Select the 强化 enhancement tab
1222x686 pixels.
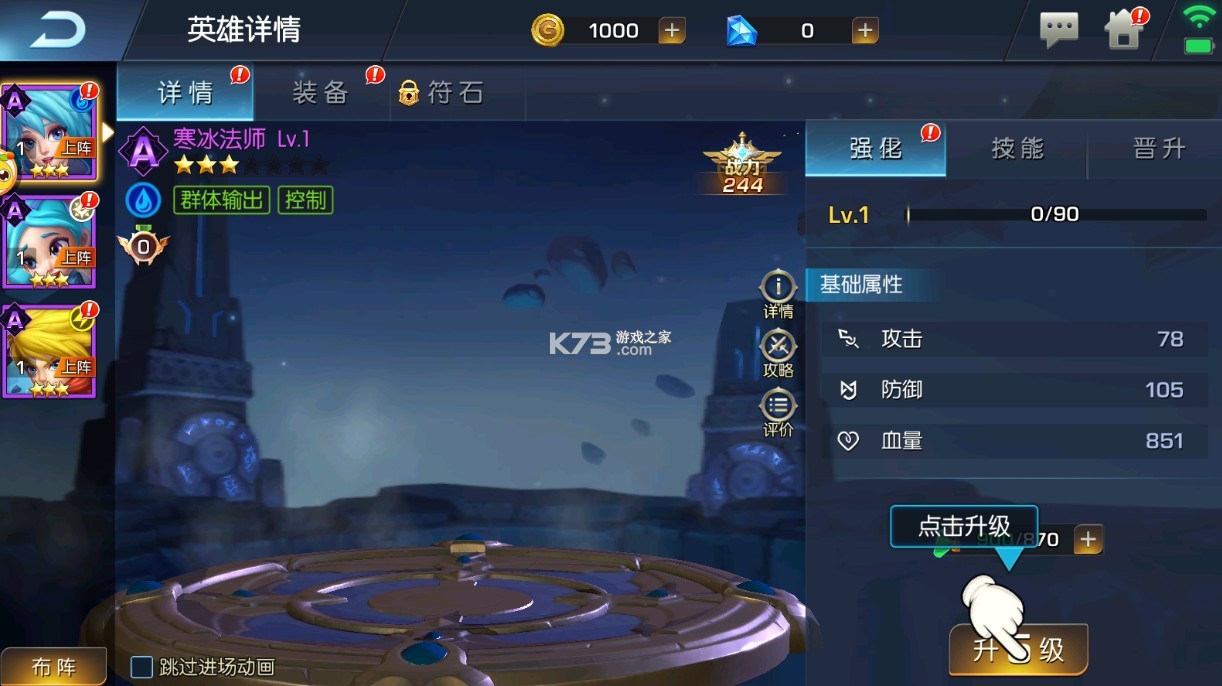(x=875, y=149)
